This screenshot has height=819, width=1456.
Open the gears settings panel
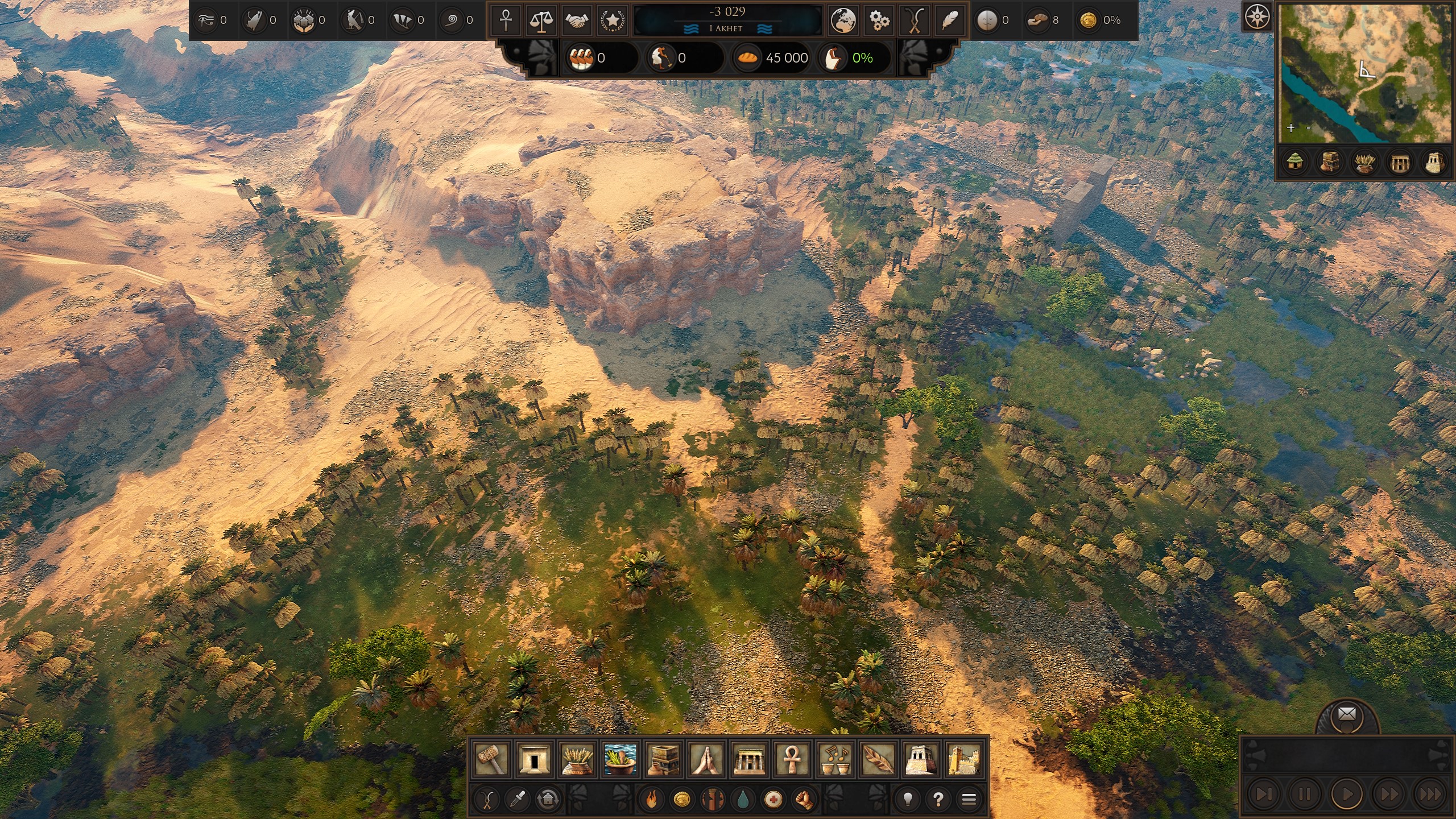click(x=879, y=20)
